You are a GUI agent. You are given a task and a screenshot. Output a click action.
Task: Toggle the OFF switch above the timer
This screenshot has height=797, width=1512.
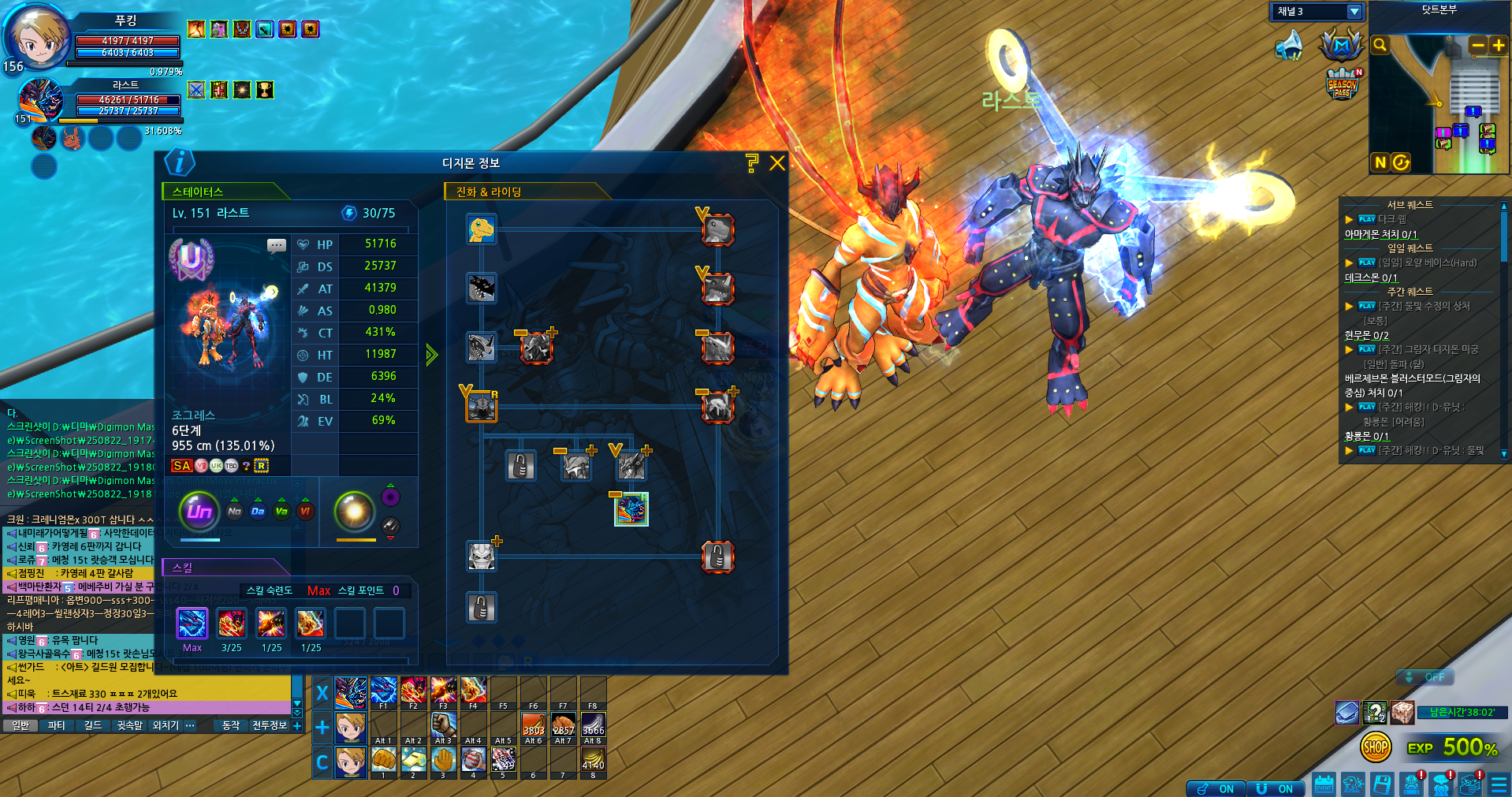(1425, 677)
